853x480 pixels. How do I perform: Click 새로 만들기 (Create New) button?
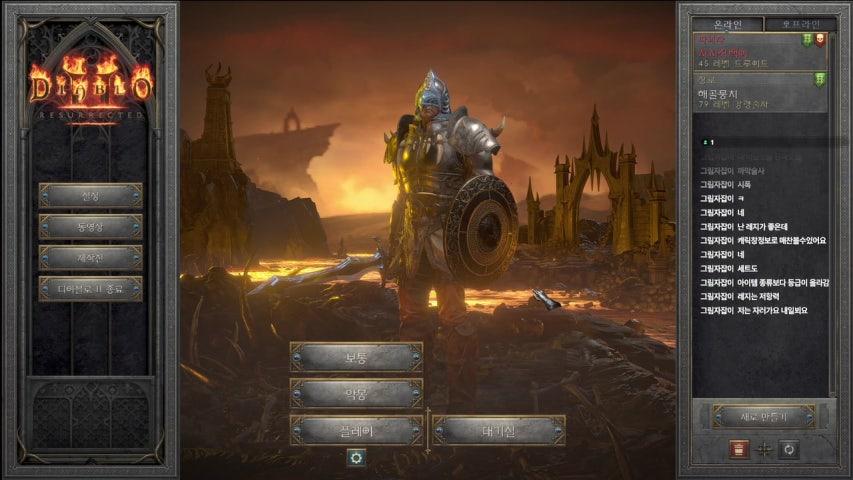[x=763, y=416]
